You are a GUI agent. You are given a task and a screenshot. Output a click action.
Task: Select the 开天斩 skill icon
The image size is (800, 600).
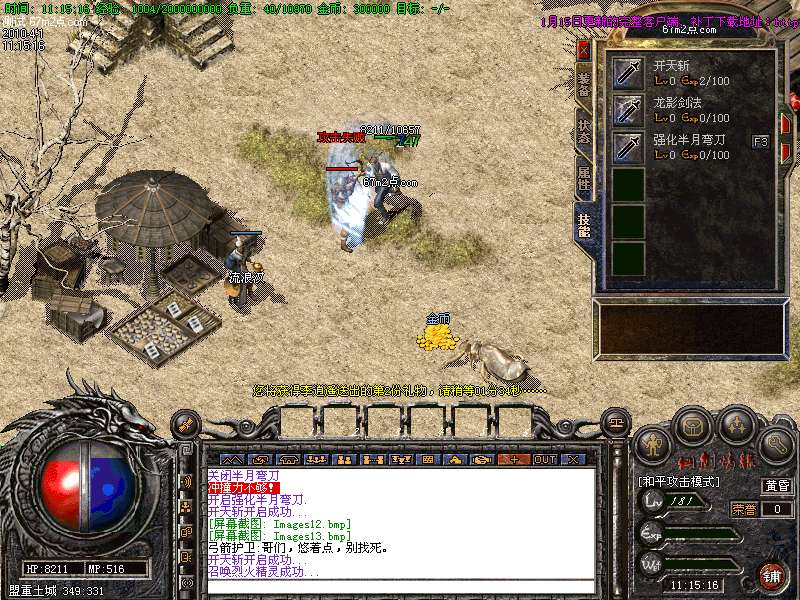(x=628, y=73)
